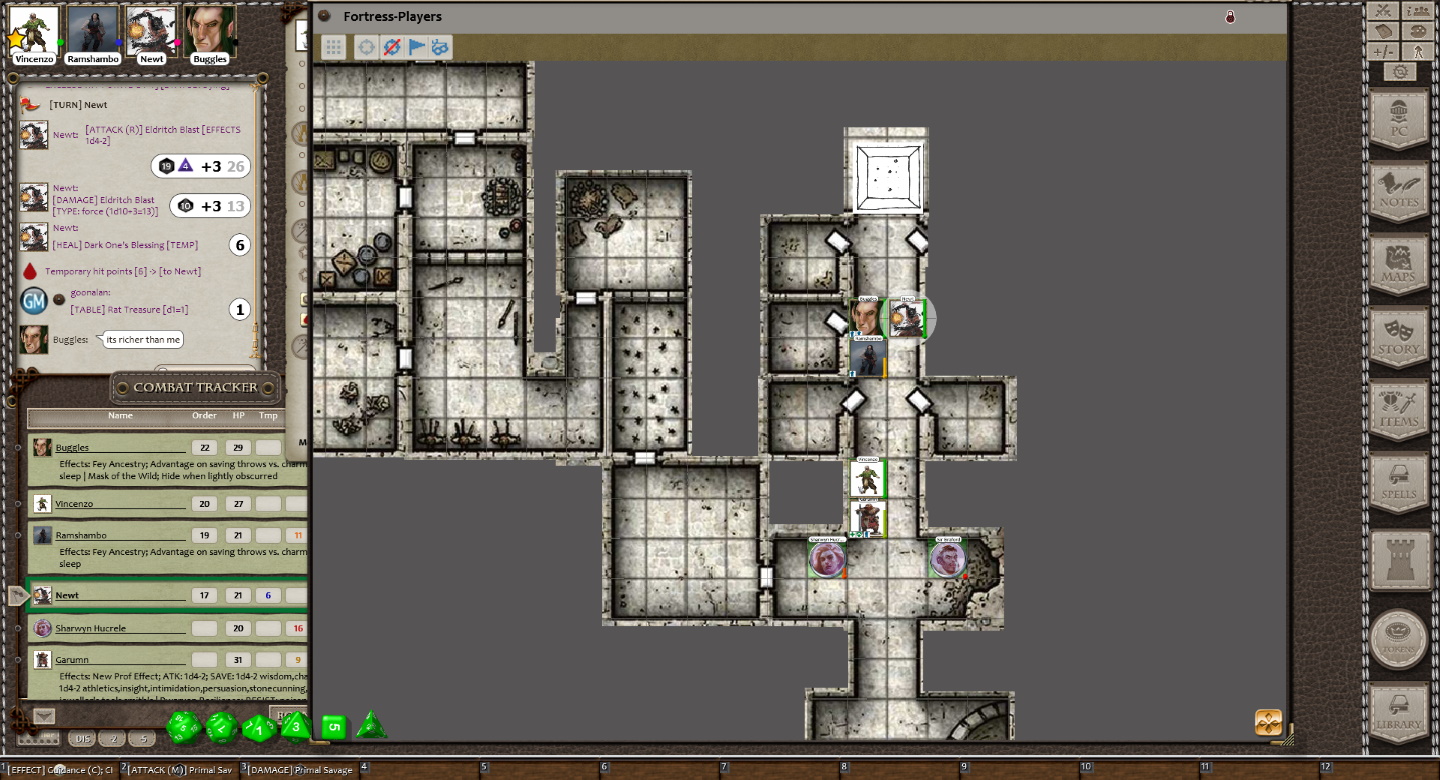Select Garumn's combat tracker entry
Image resolution: width=1440 pixels, height=780 pixels.
pyautogui.click(x=72, y=660)
